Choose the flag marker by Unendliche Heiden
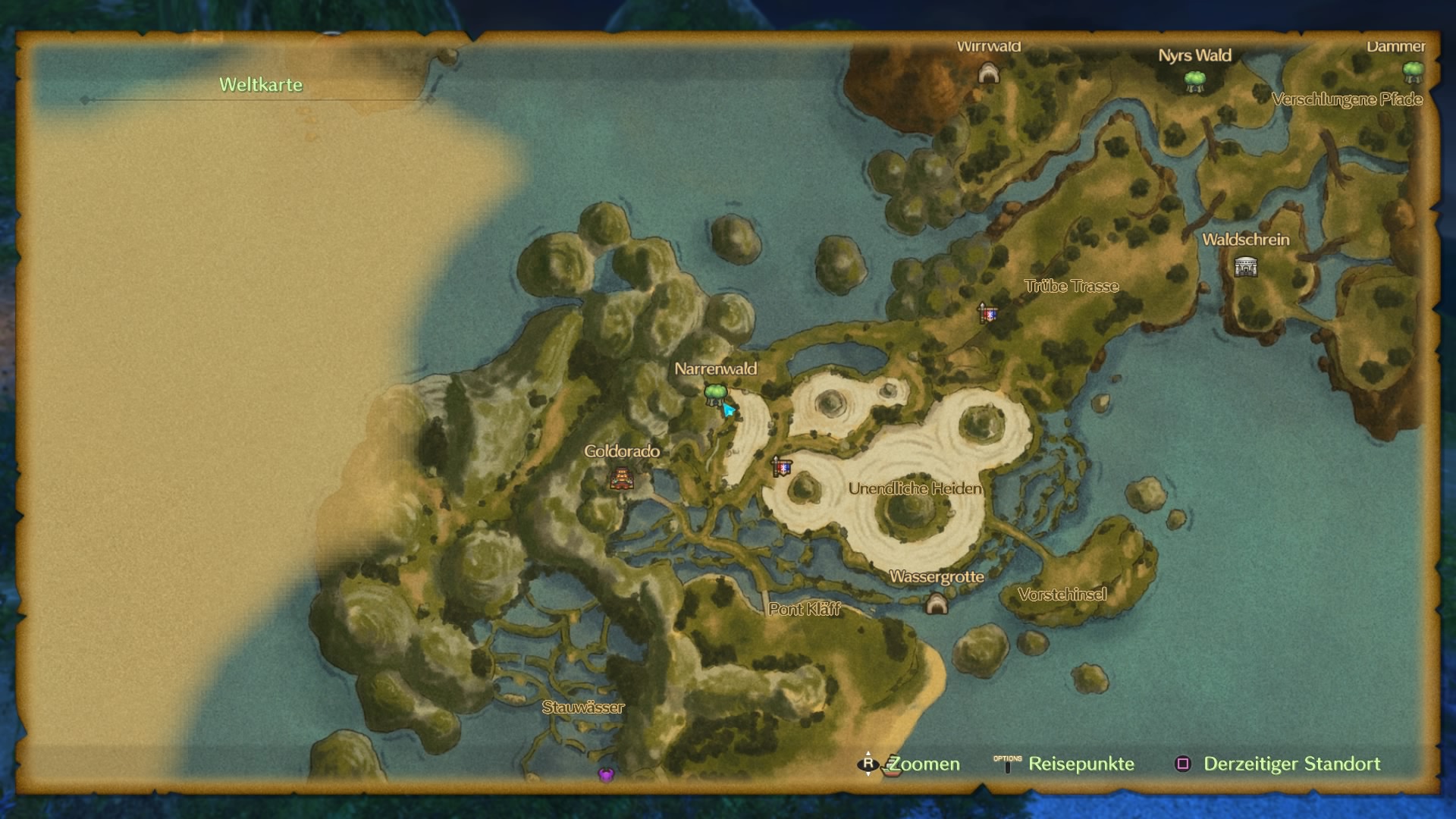The height and width of the screenshot is (819, 1456). (x=781, y=466)
